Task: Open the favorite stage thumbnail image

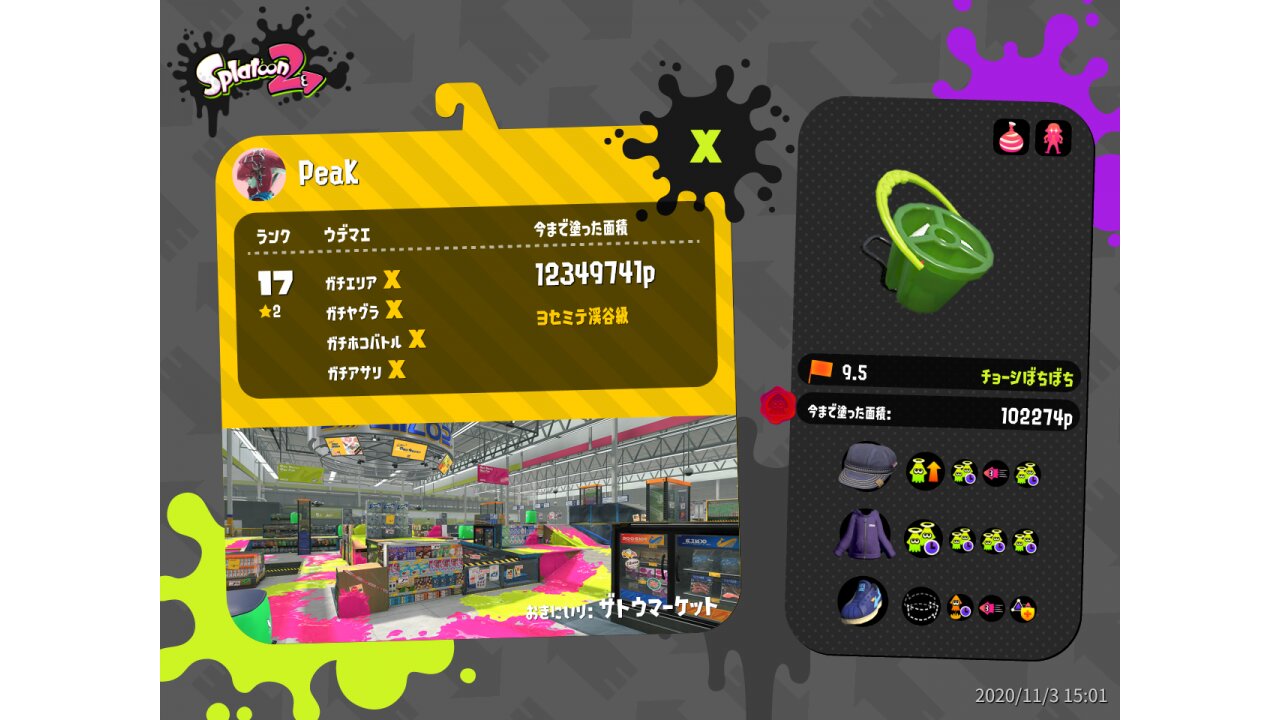Action: click(478, 525)
